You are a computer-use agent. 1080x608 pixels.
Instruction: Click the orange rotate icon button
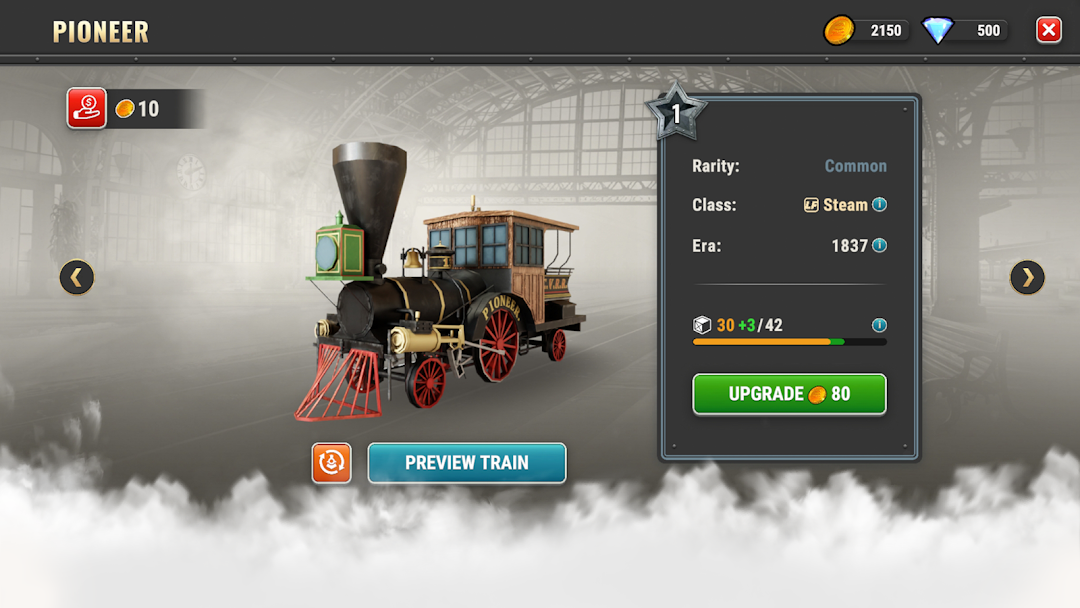(332, 463)
